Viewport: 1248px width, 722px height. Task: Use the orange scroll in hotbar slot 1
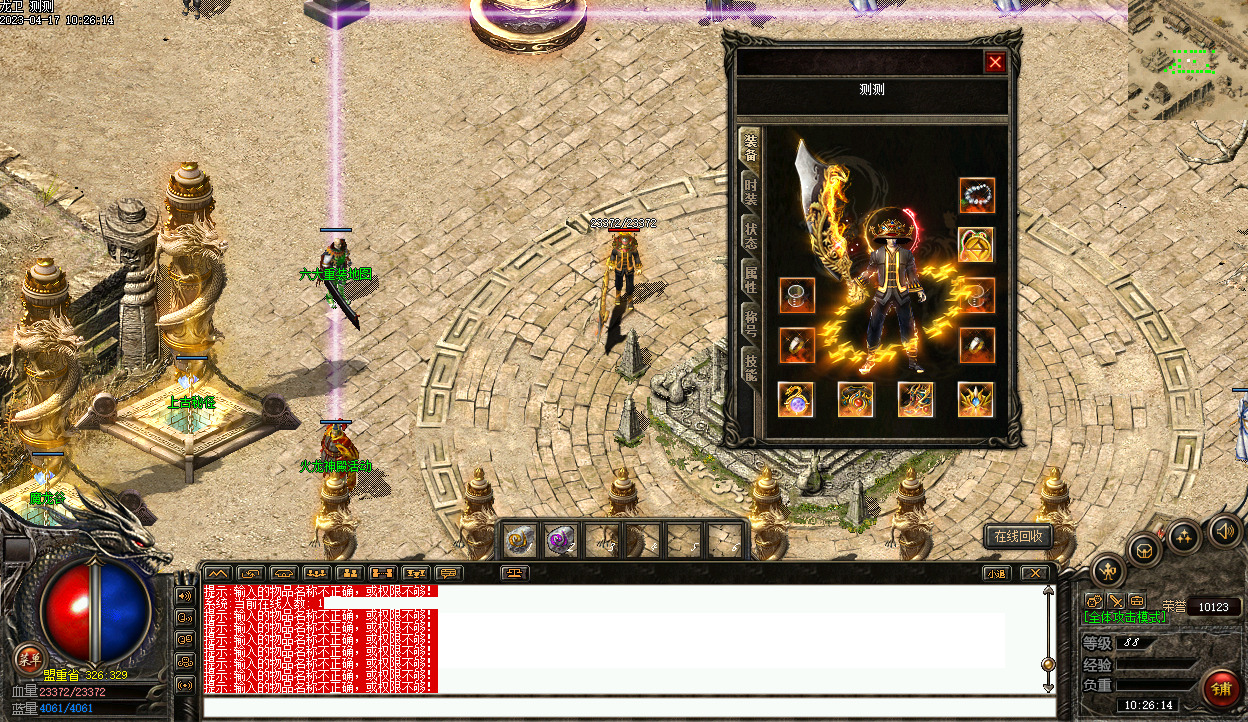click(x=518, y=541)
